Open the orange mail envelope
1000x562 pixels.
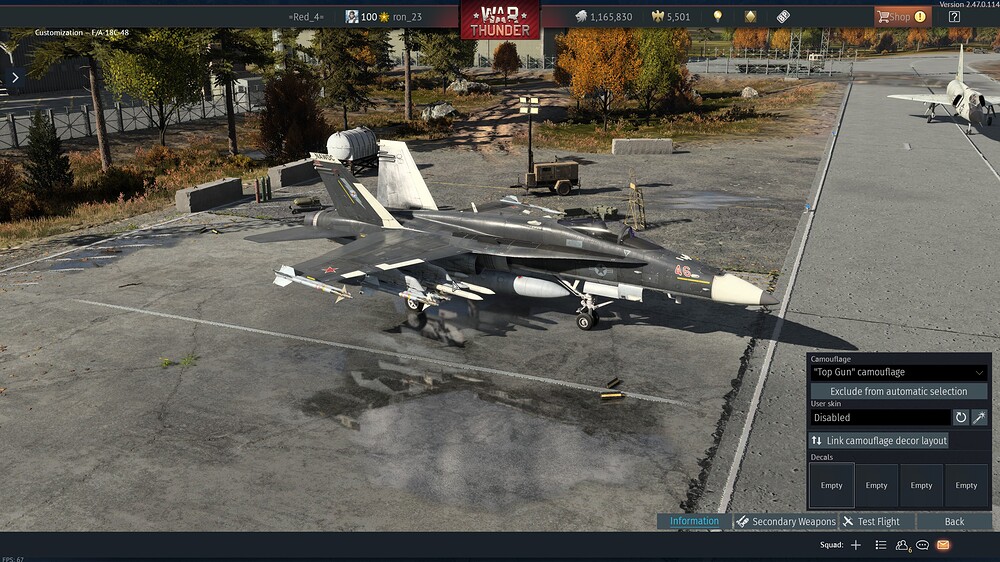[x=942, y=545]
